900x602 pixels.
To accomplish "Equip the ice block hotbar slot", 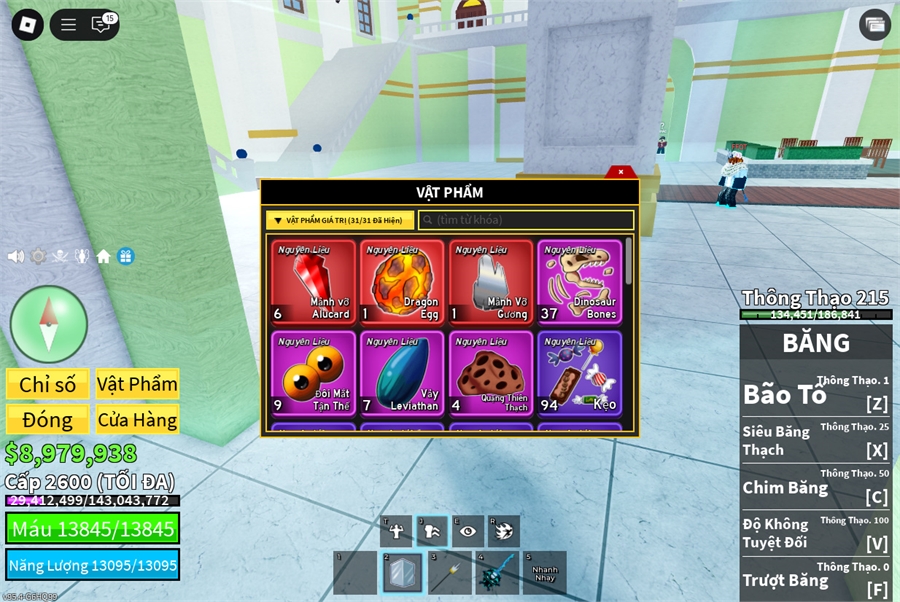I will tap(402, 573).
